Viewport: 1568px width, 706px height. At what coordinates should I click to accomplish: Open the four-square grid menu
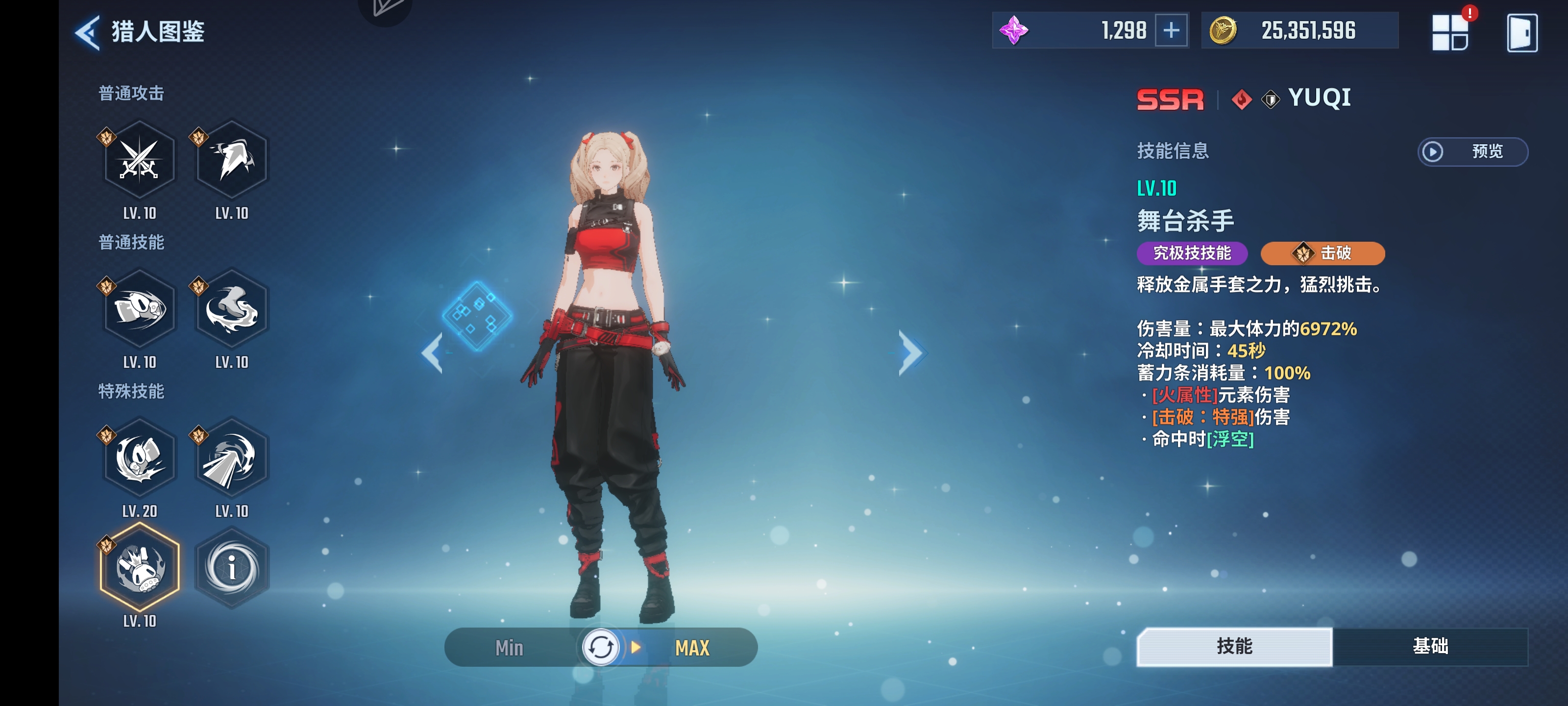coord(1449,33)
